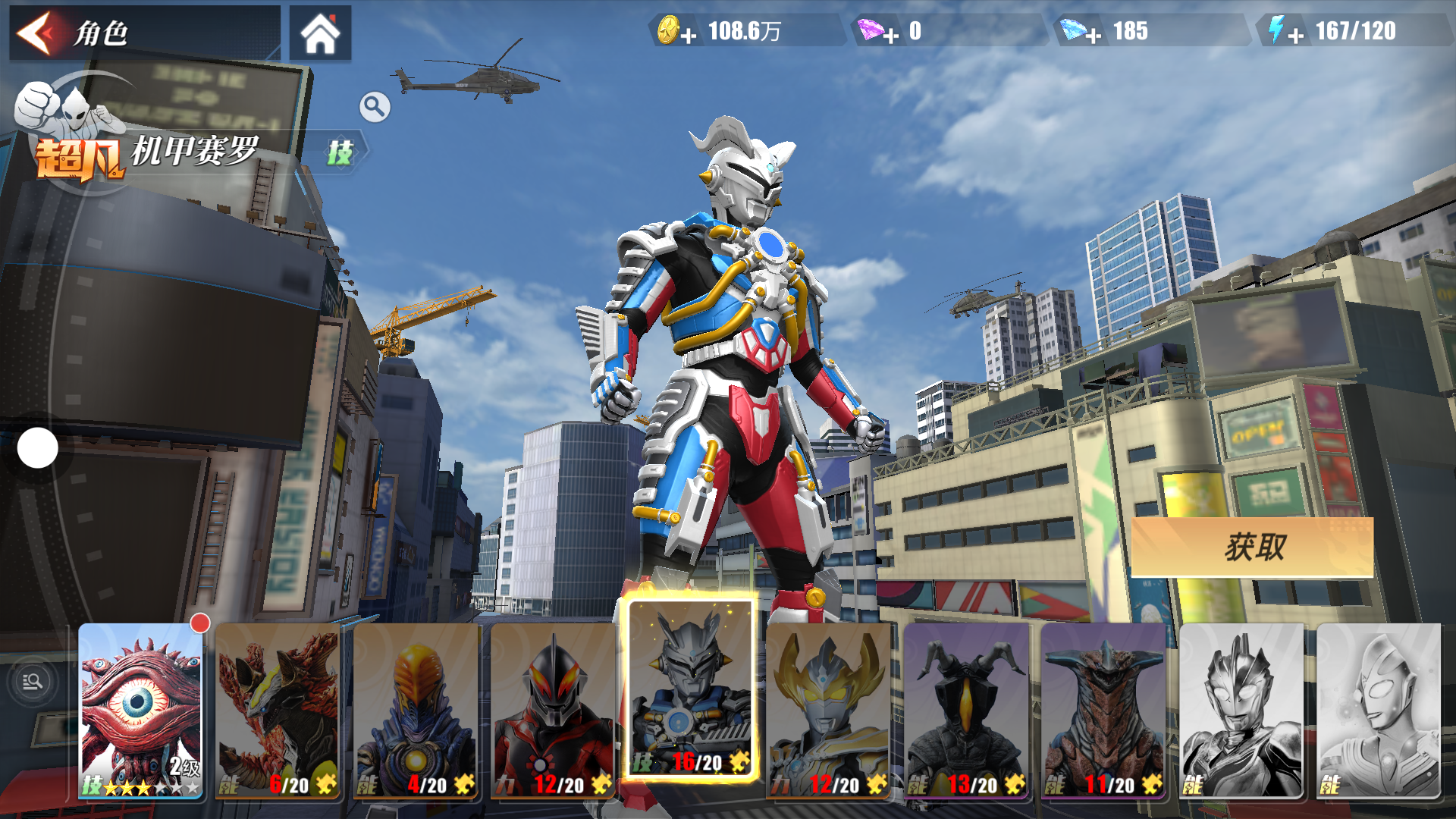
Task: Select the red one-eyed monster card
Action: [x=141, y=711]
